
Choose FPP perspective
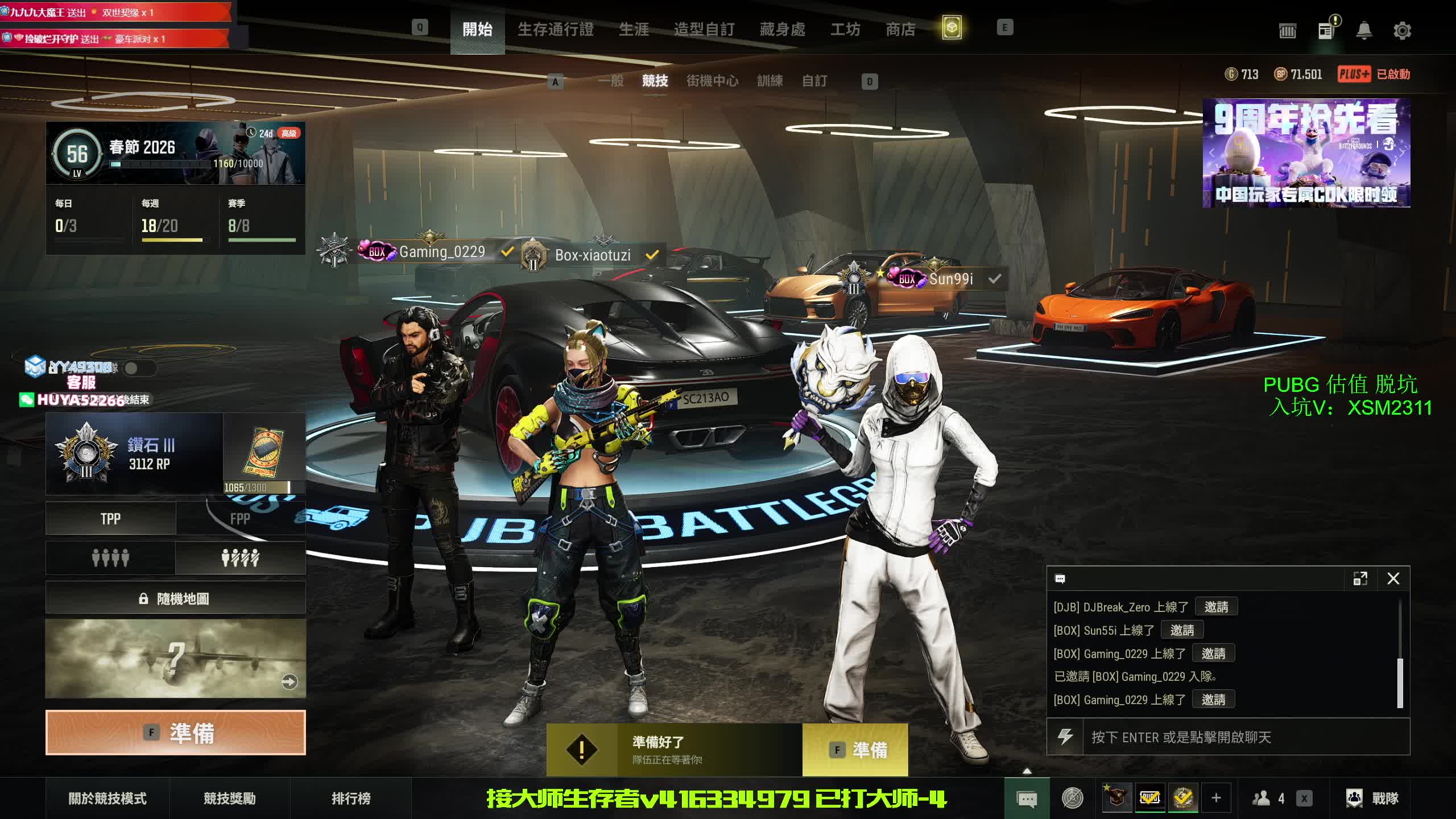pos(240,519)
